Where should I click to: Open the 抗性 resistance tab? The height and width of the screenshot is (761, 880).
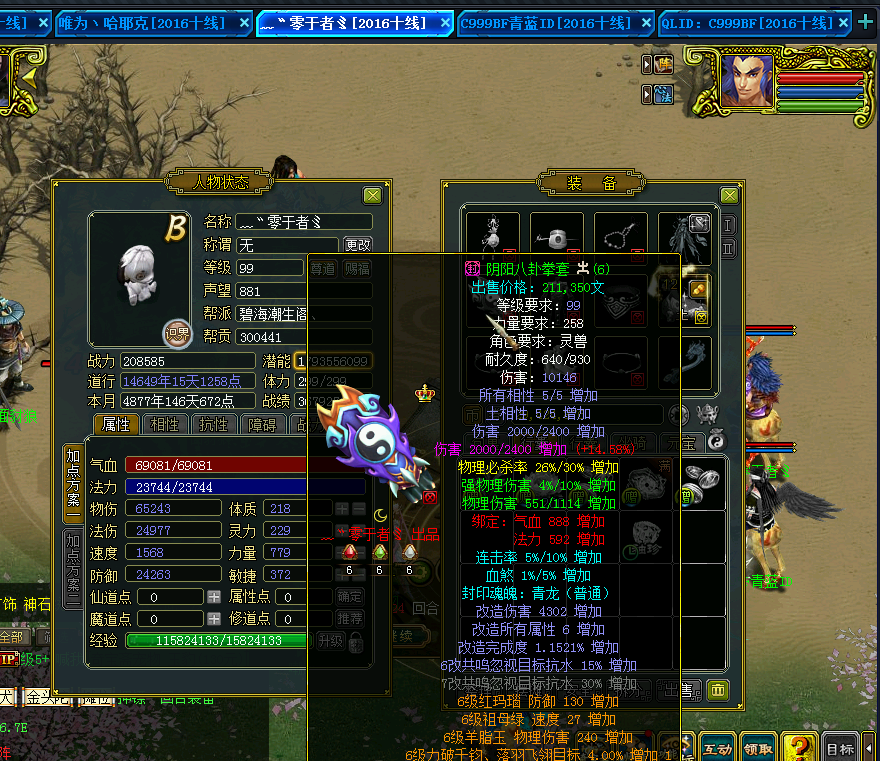214,424
